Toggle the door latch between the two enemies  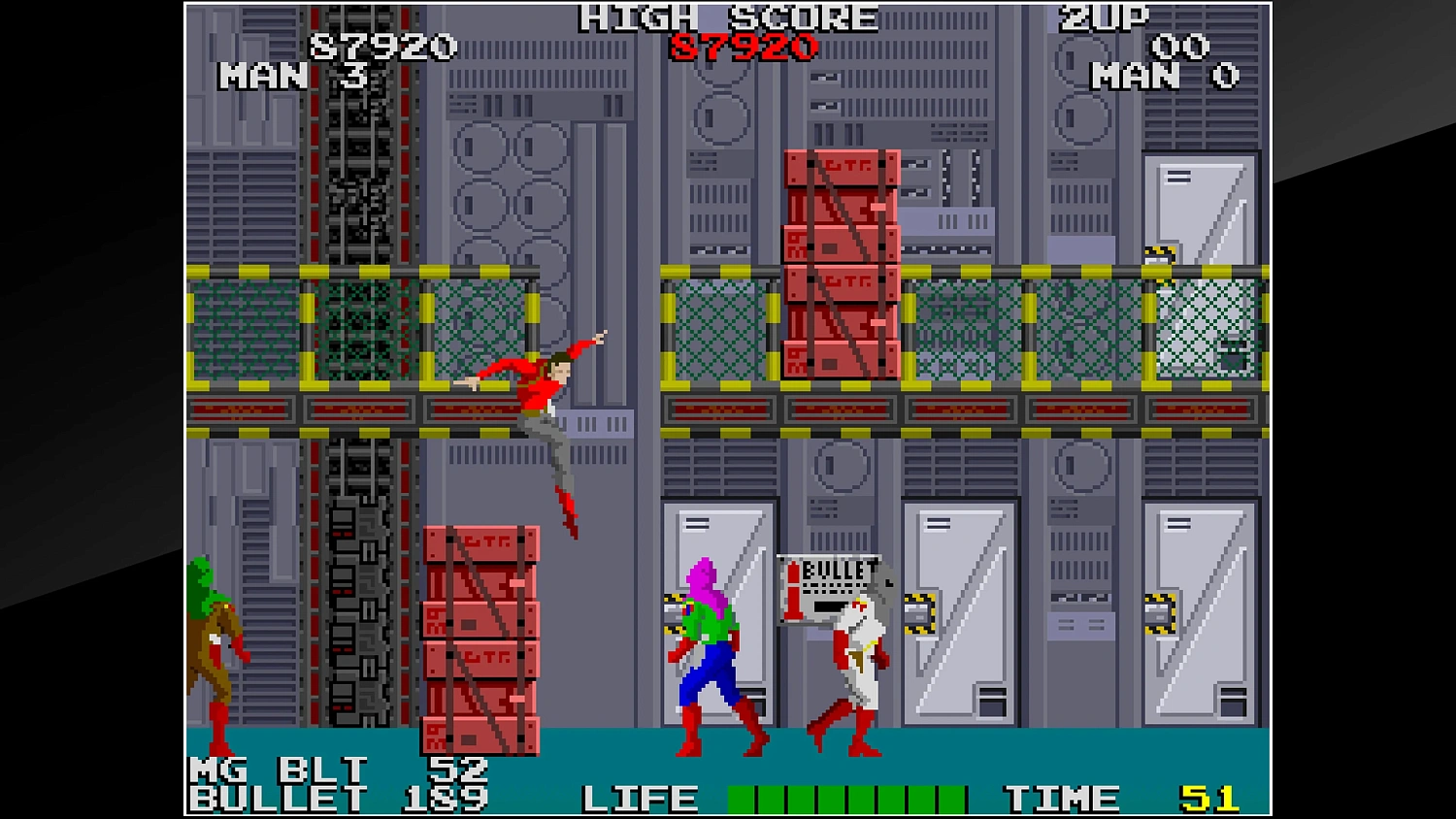917,611
